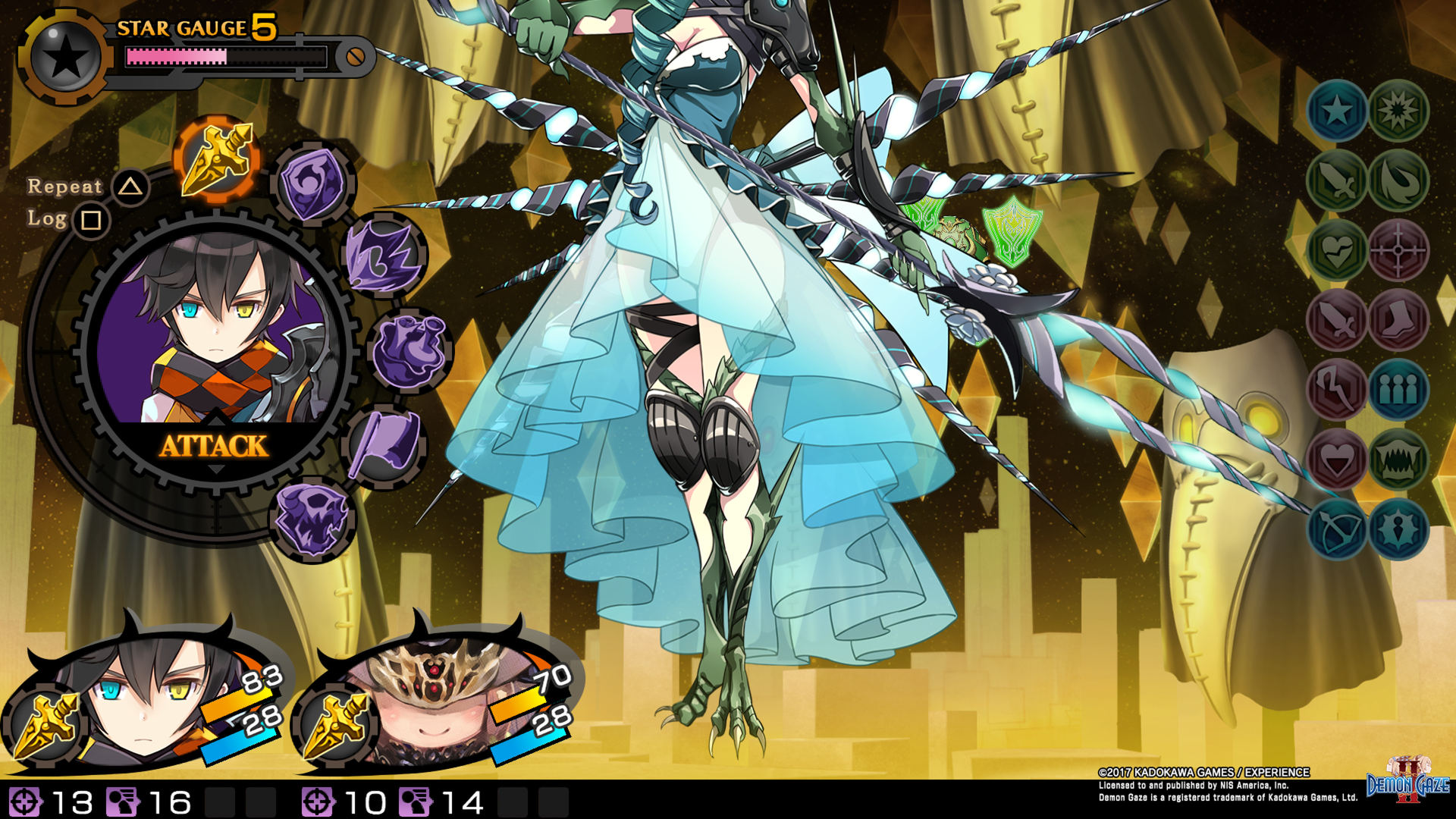The image size is (1456, 819).
Task: Click the hero portrait at bottom left
Action: click(144, 705)
